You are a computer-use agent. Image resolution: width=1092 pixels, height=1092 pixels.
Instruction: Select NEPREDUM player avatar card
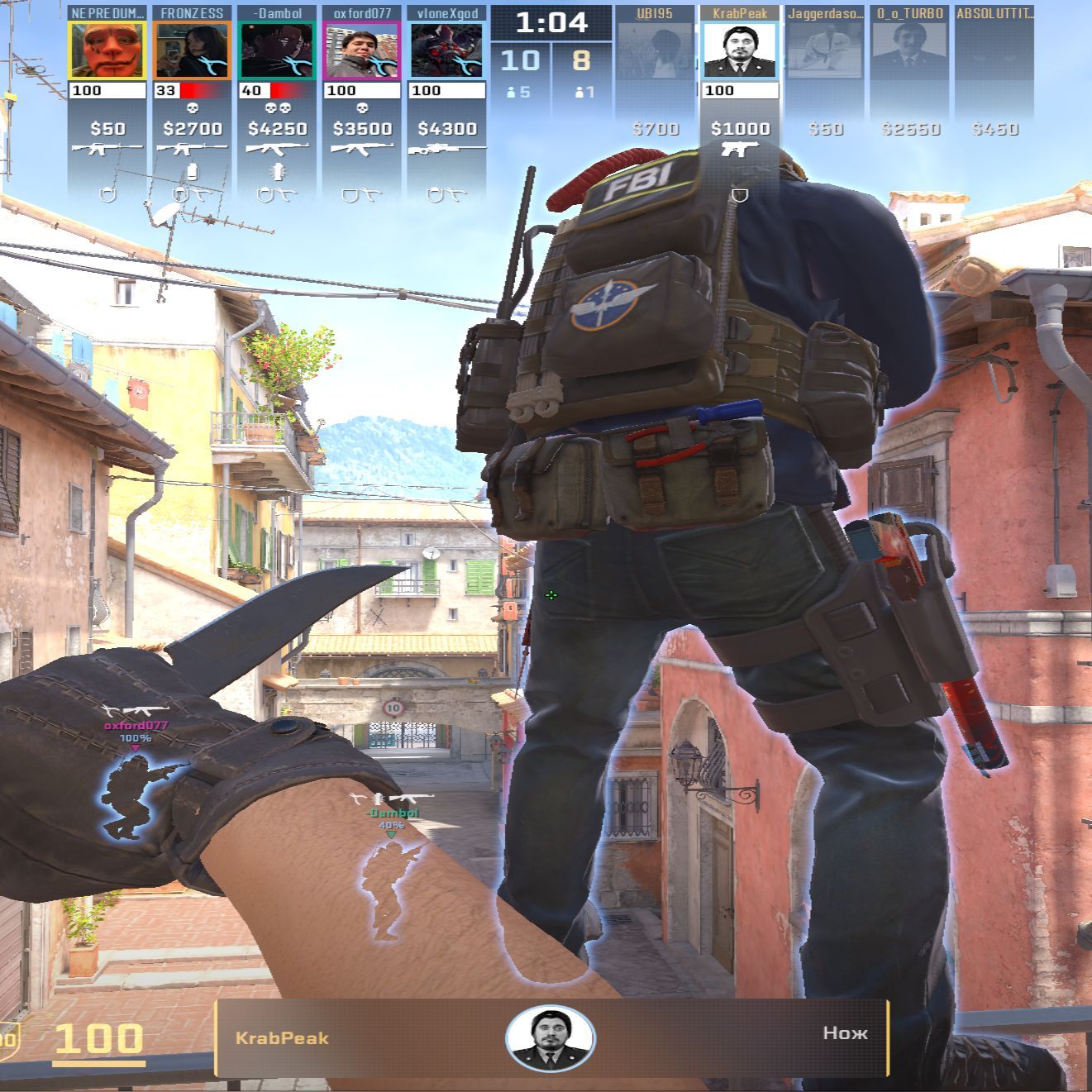click(x=107, y=51)
